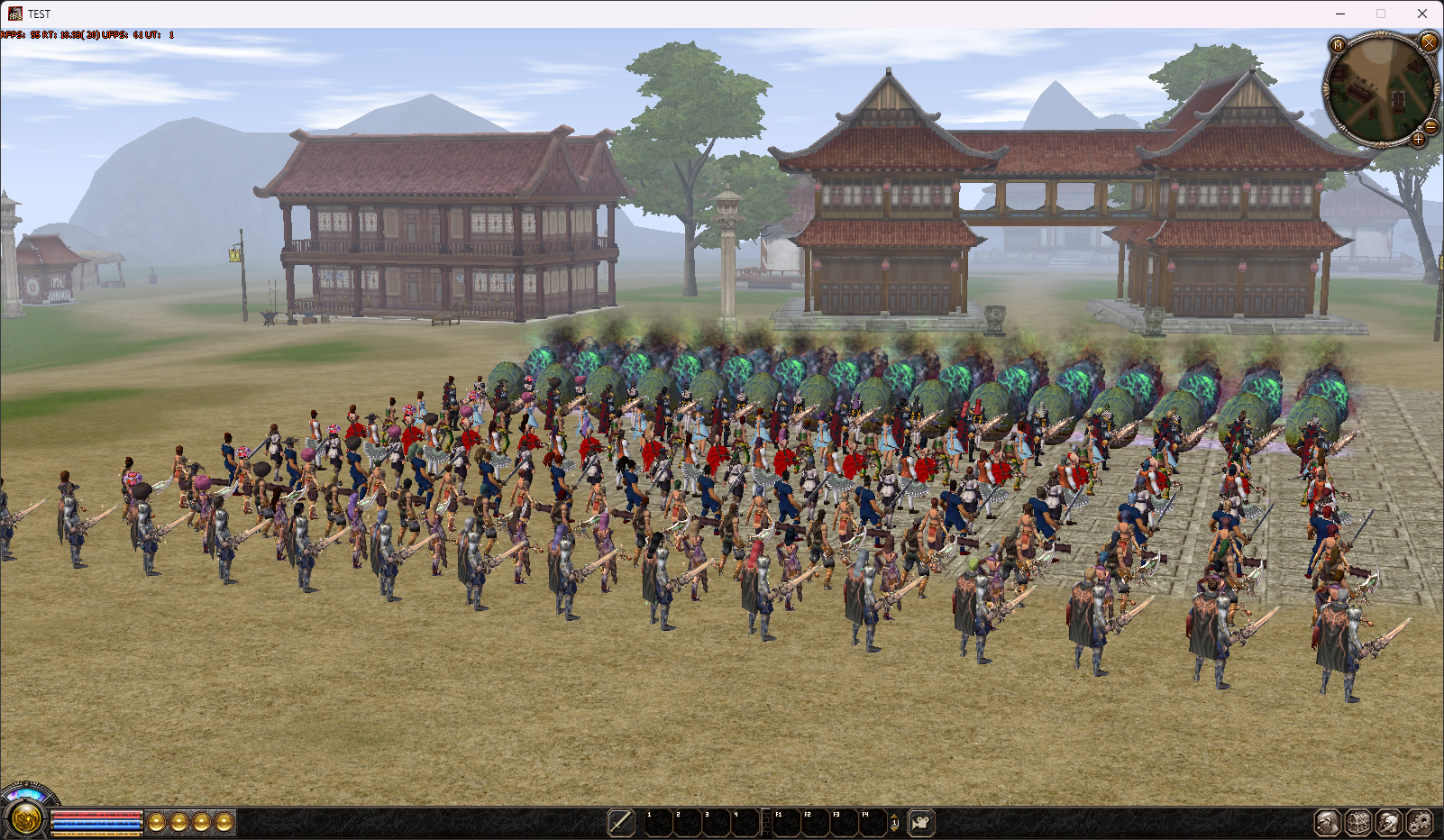Open the inventory chest icon
The height and width of the screenshot is (840, 1444).
tap(1358, 822)
